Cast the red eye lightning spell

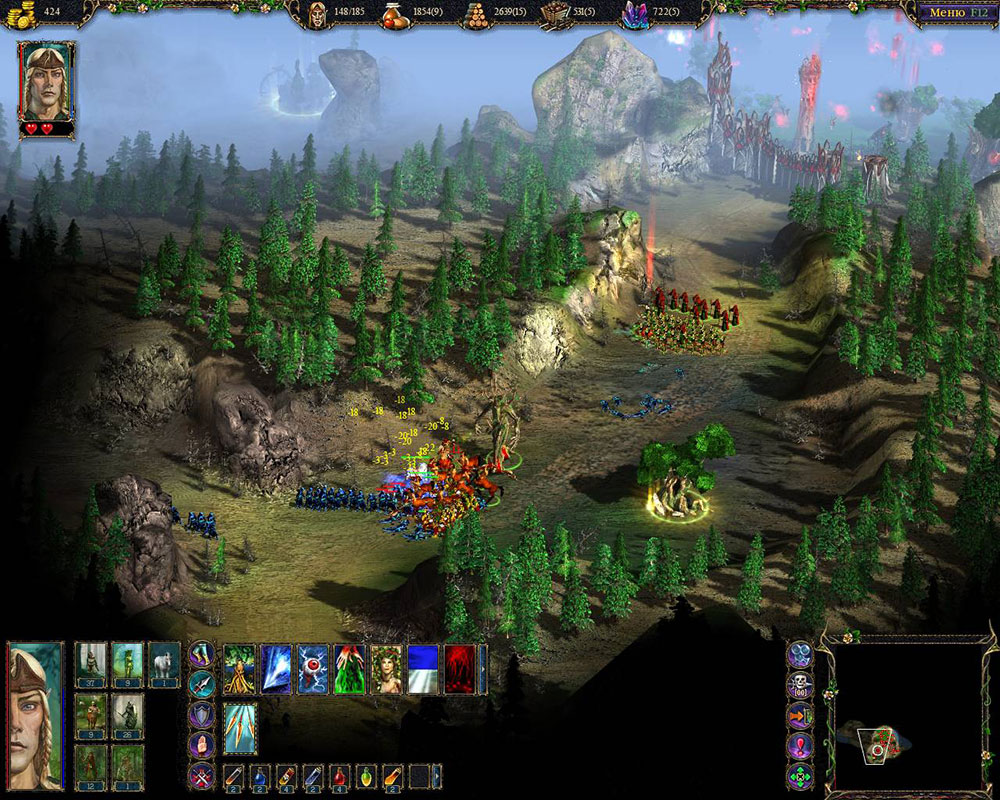click(313, 669)
